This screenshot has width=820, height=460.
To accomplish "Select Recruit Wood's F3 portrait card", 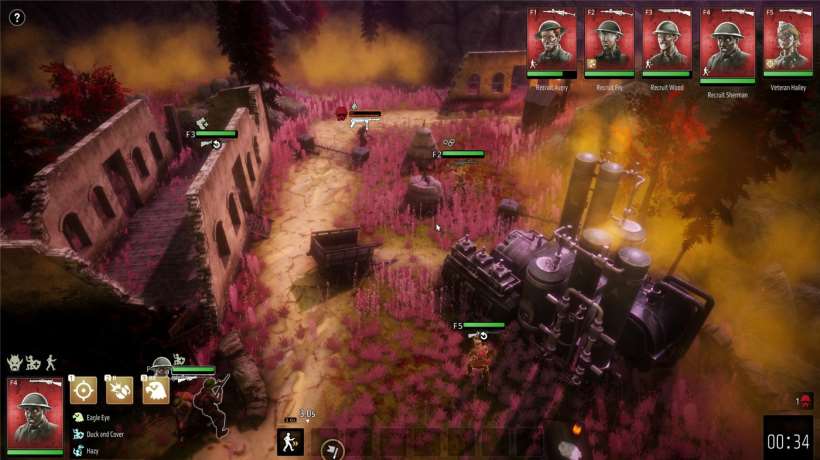I will pyautogui.click(x=667, y=42).
